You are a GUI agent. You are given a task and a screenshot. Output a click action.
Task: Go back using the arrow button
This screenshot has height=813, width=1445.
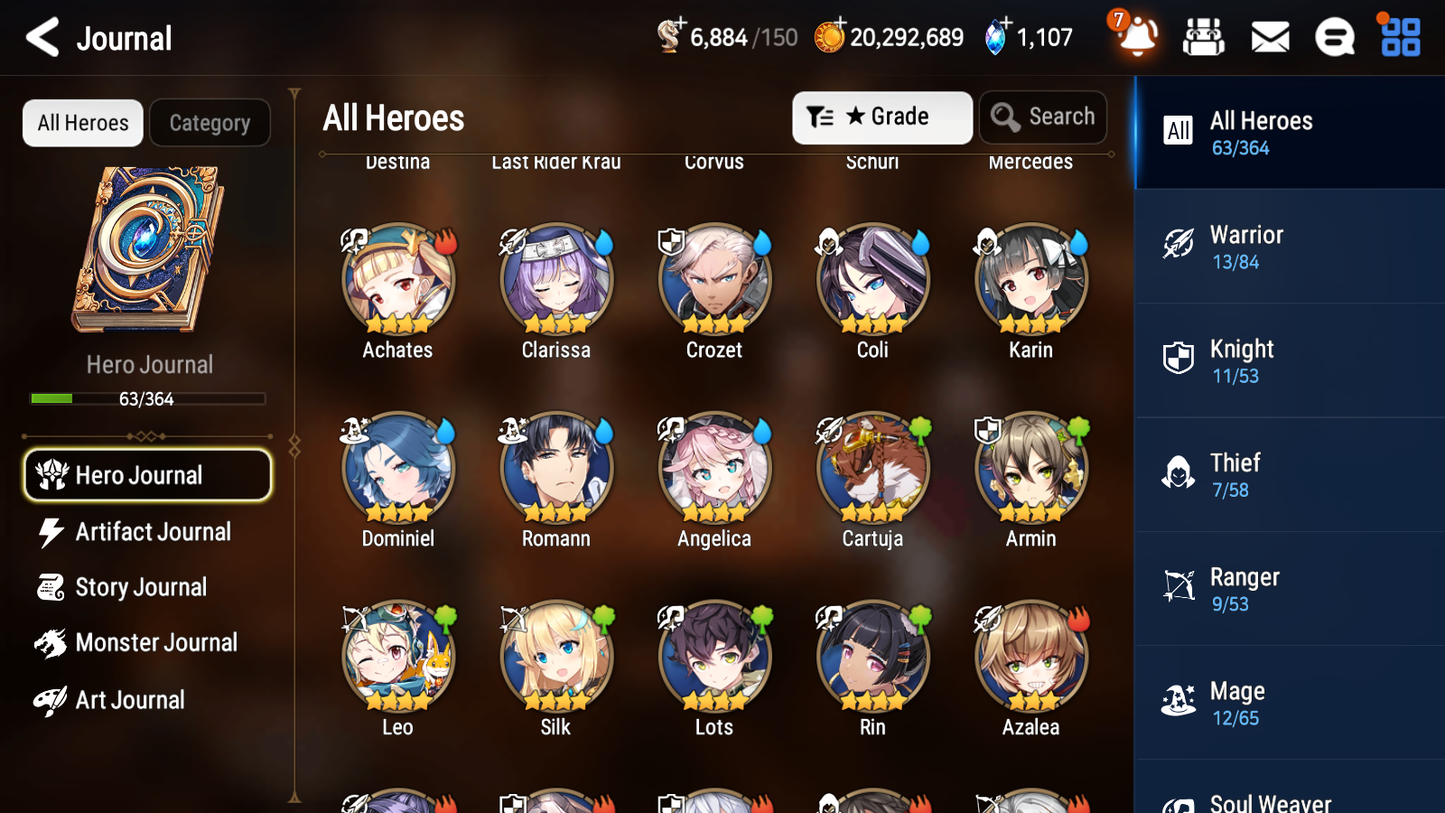[43, 37]
